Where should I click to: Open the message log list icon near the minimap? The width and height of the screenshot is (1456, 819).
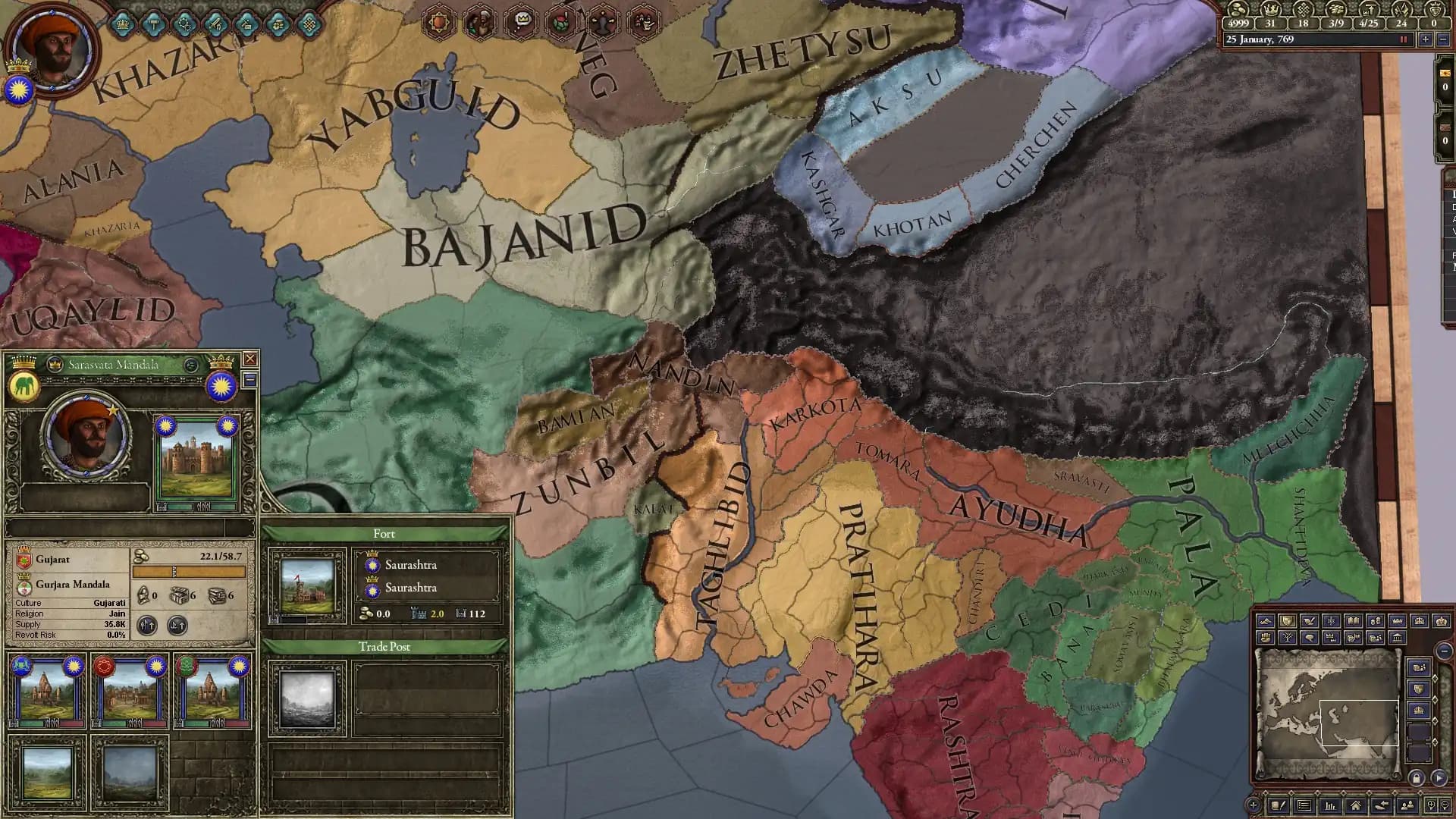pos(1305,805)
